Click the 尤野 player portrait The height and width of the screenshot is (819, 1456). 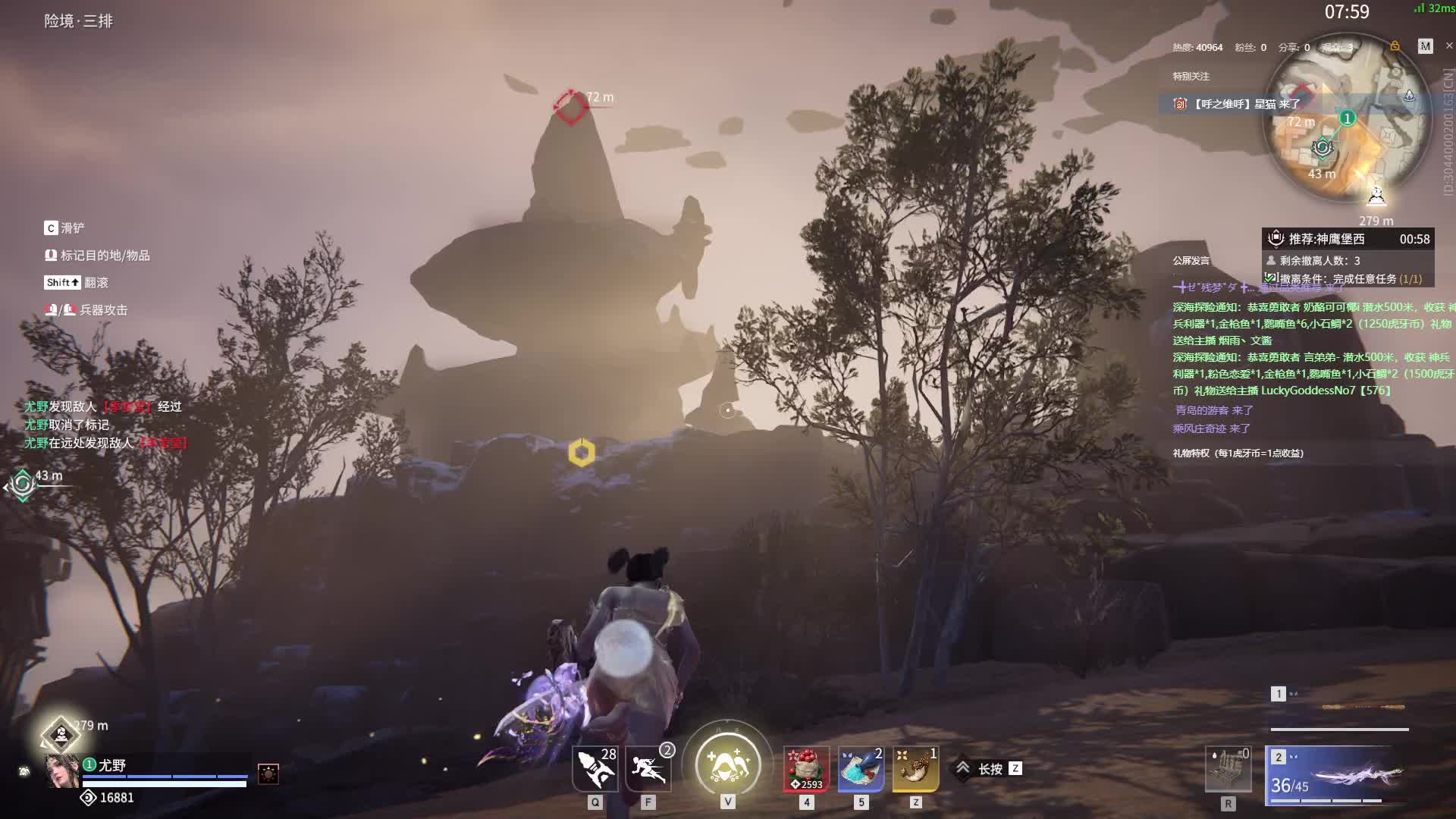[62, 771]
